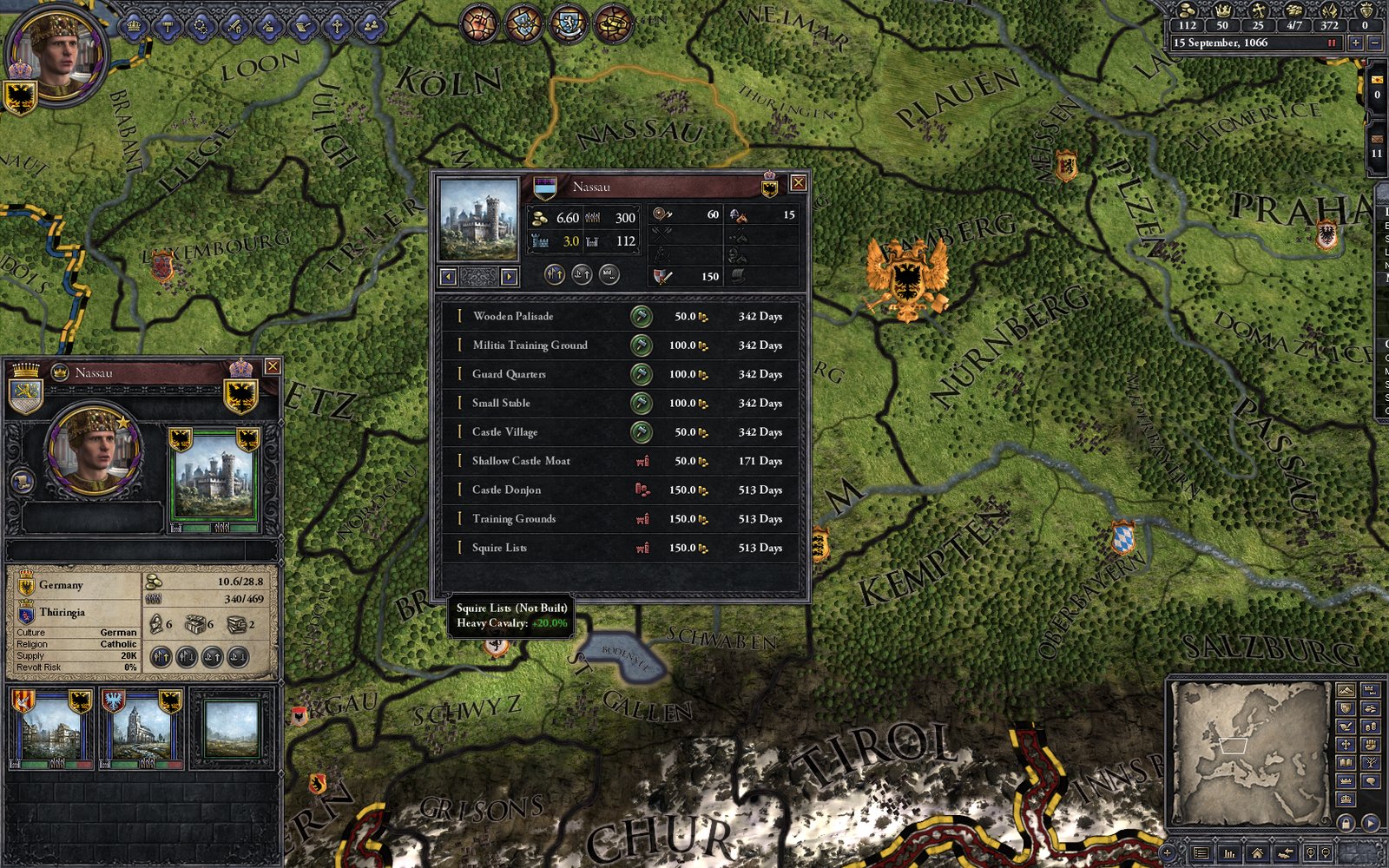Screen dimensions: 1389x868
Task: Click the home icon below the minimap
Action: click(1258, 854)
